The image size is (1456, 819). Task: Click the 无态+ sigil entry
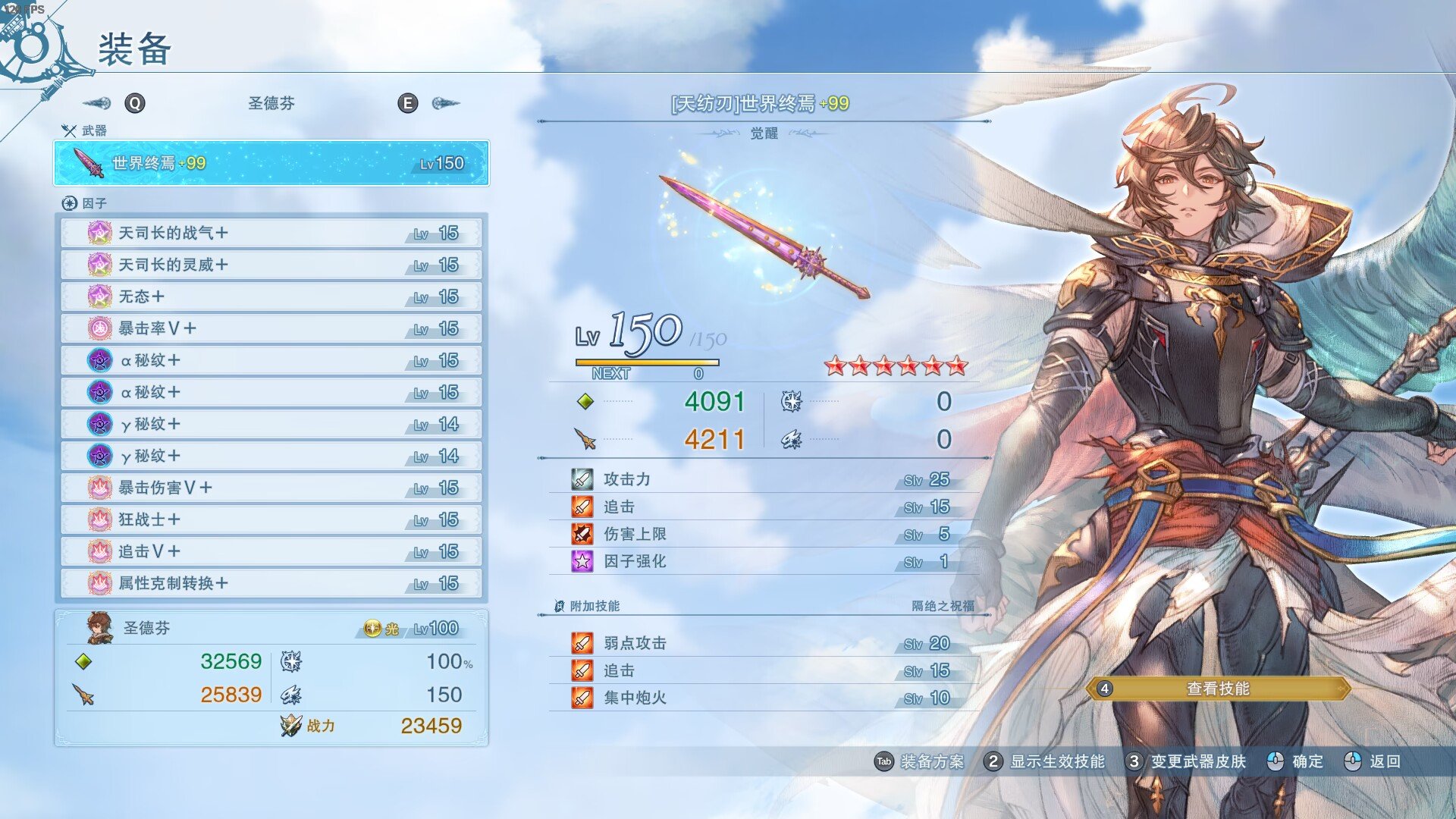271,297
